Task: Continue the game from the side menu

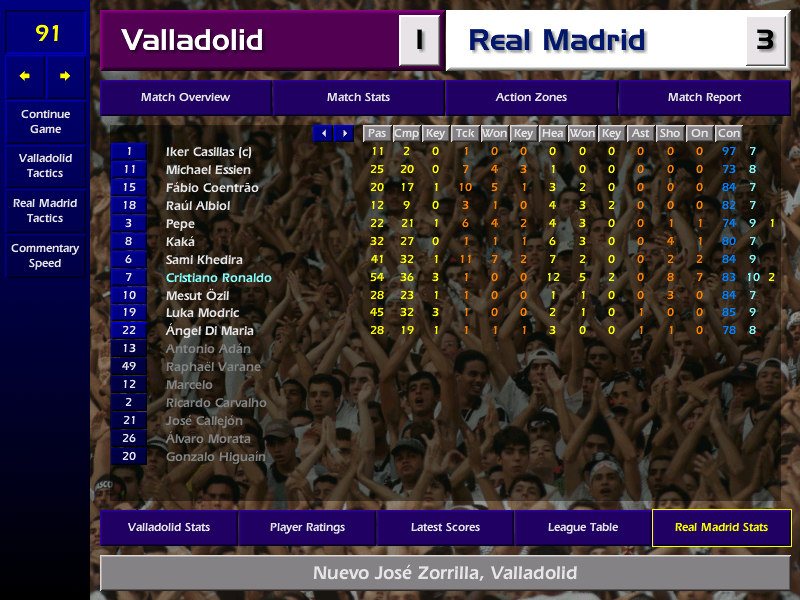Action: pyautogui.click(x=45, y=122)
